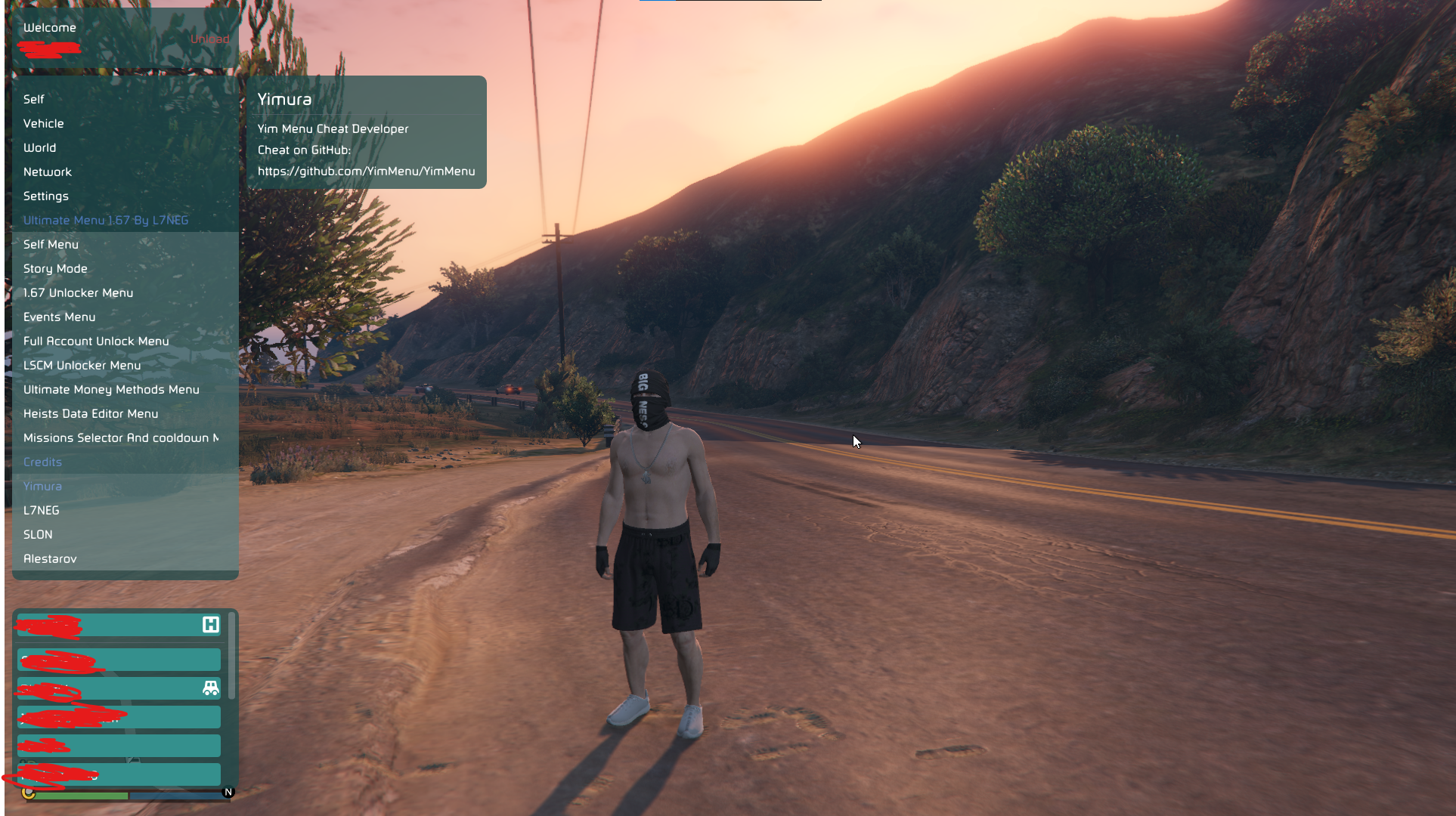Choose Full Account Unlock Menu
1456x816 pixels.
pyautogui.click(x=97, y=341)
